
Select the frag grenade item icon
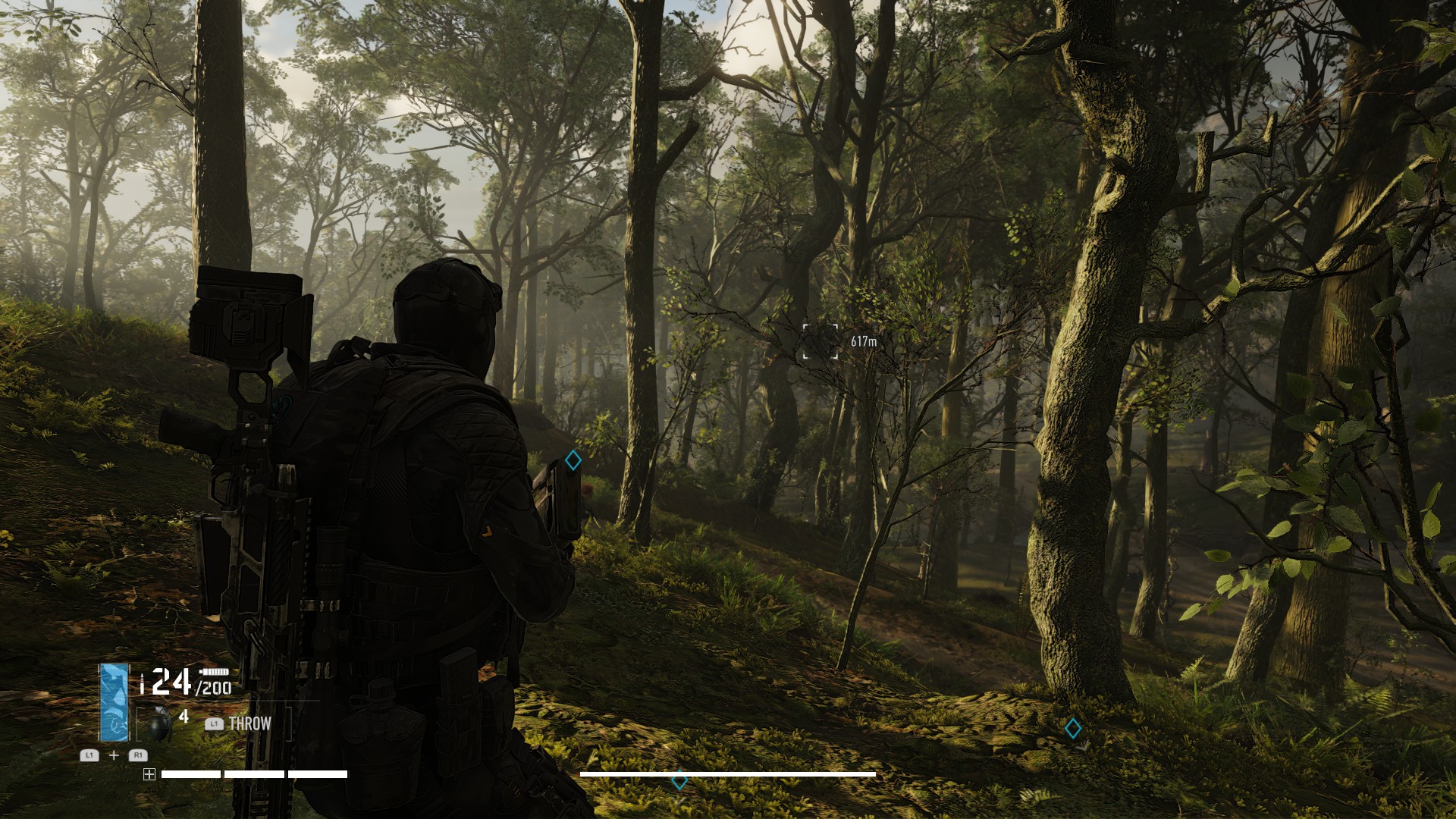click(x=160, y=724)
